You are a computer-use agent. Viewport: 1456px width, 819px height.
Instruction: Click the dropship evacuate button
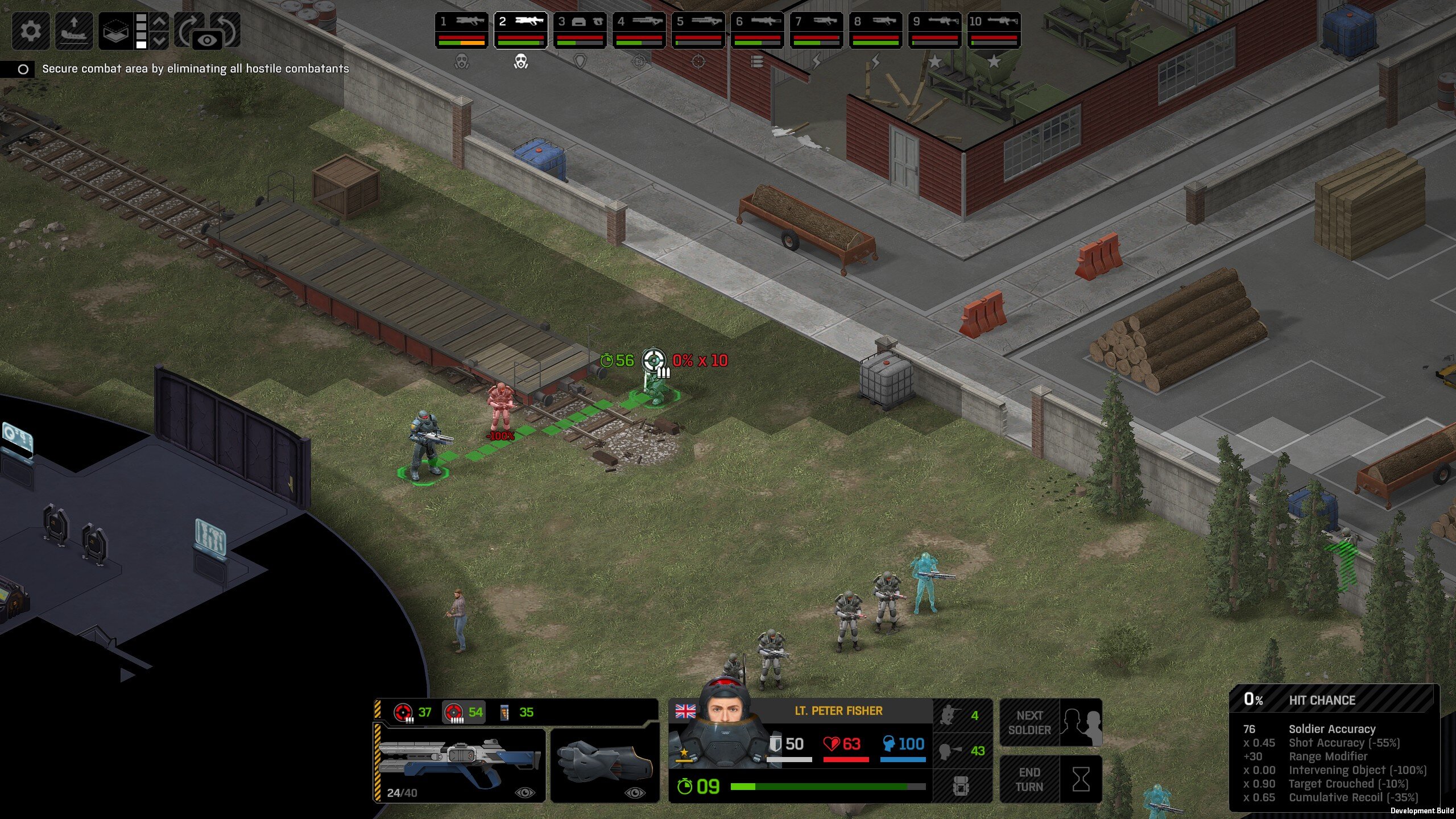point(74,30)
